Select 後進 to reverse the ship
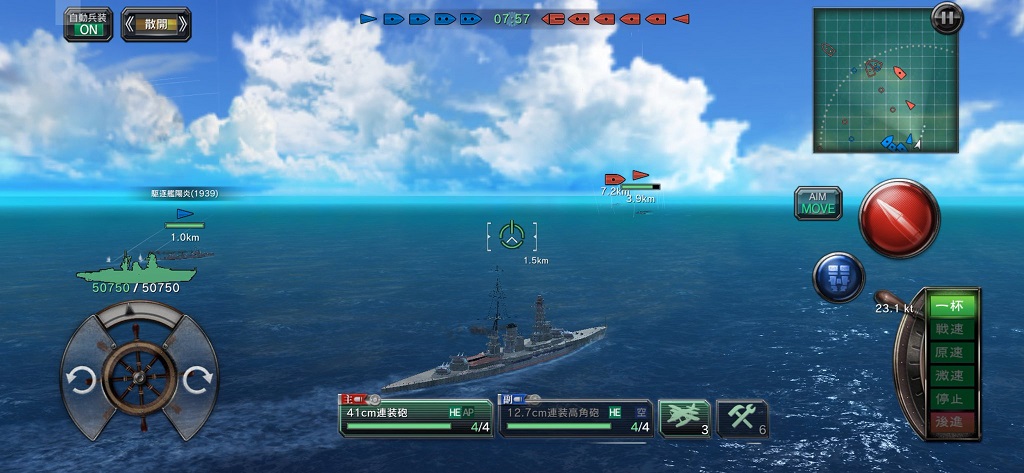 949,423
